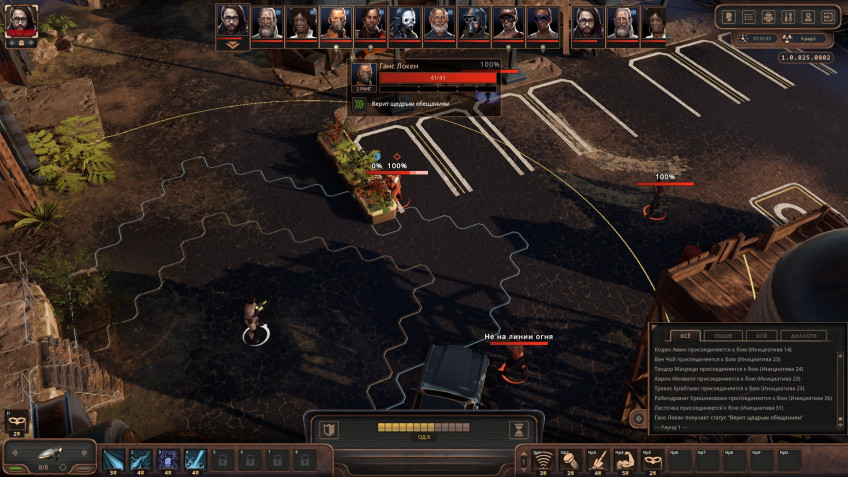The width and height of the screenshot is (848, 477).
Task: Collapse the combat log panel arrow
Action: [639, 417]
